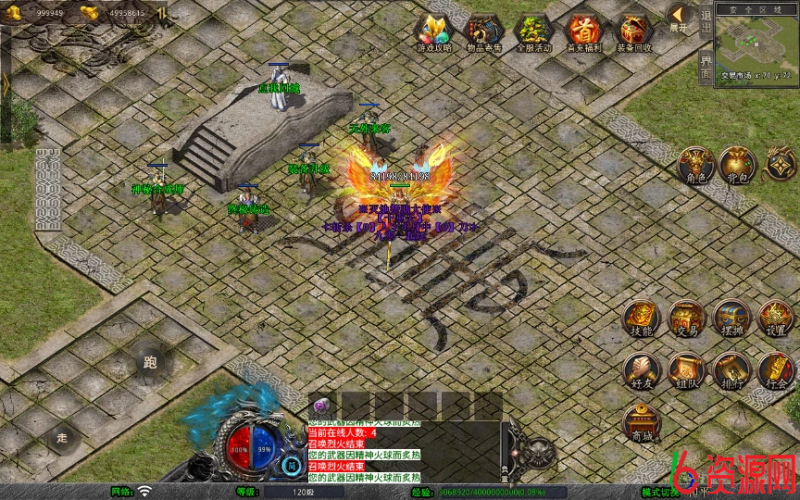Open the 商城 shop mall
800x500 pixels.
tap(642, 422)
